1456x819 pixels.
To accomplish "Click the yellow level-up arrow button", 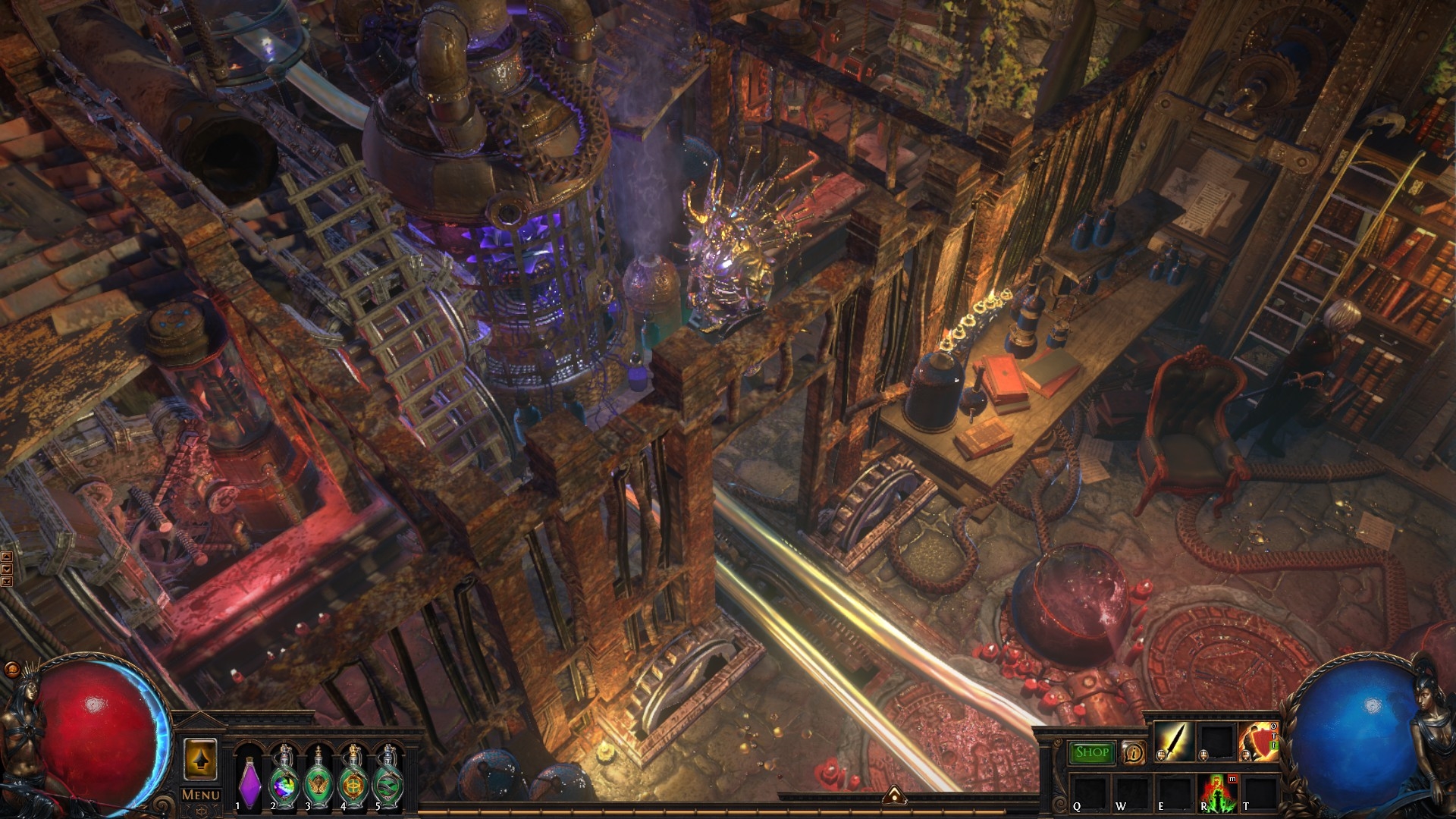I will tap(200, 759).
